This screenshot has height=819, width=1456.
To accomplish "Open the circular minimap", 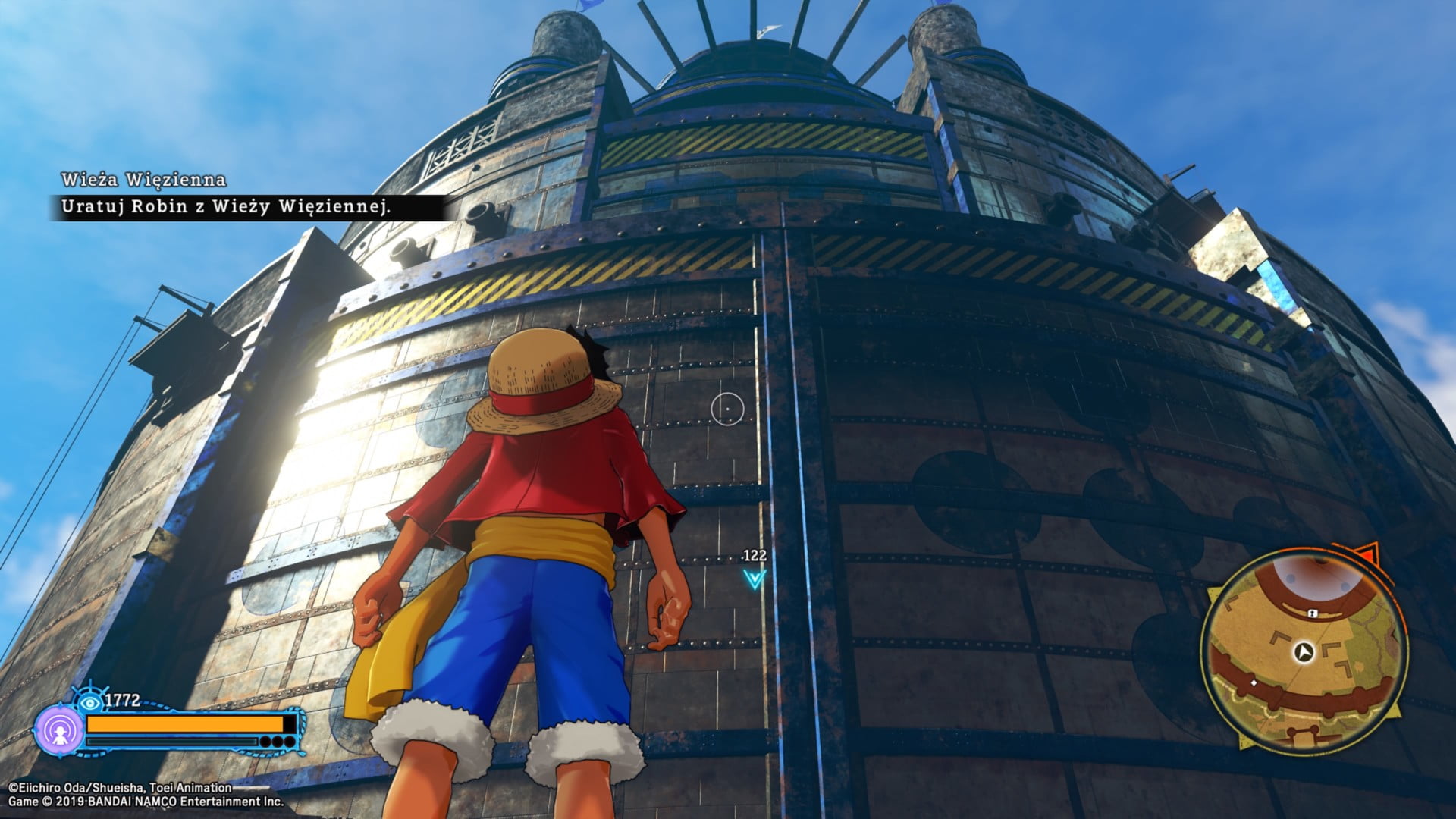I will click(1303, 650).
